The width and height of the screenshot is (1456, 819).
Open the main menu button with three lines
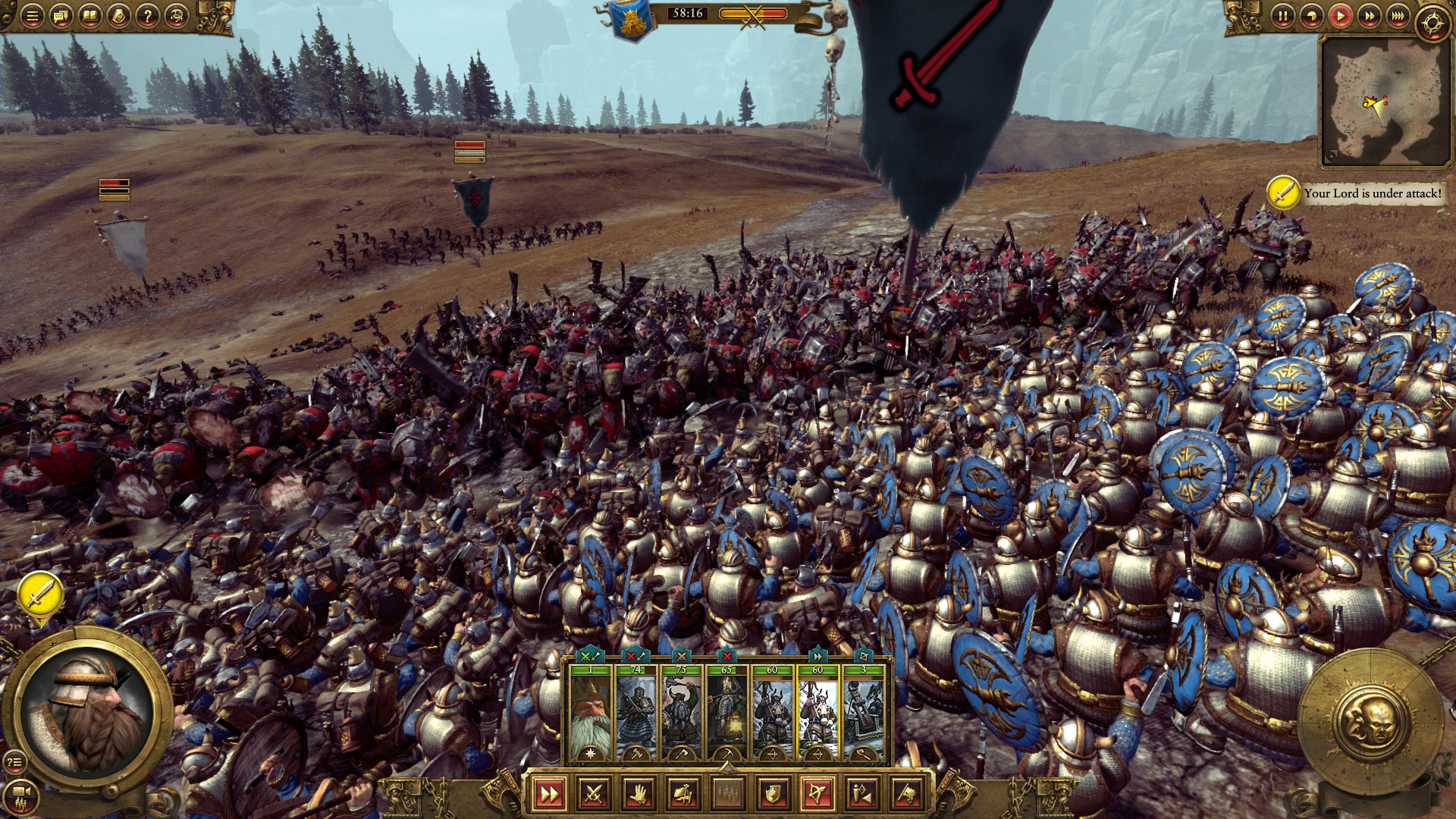point(32,16)
